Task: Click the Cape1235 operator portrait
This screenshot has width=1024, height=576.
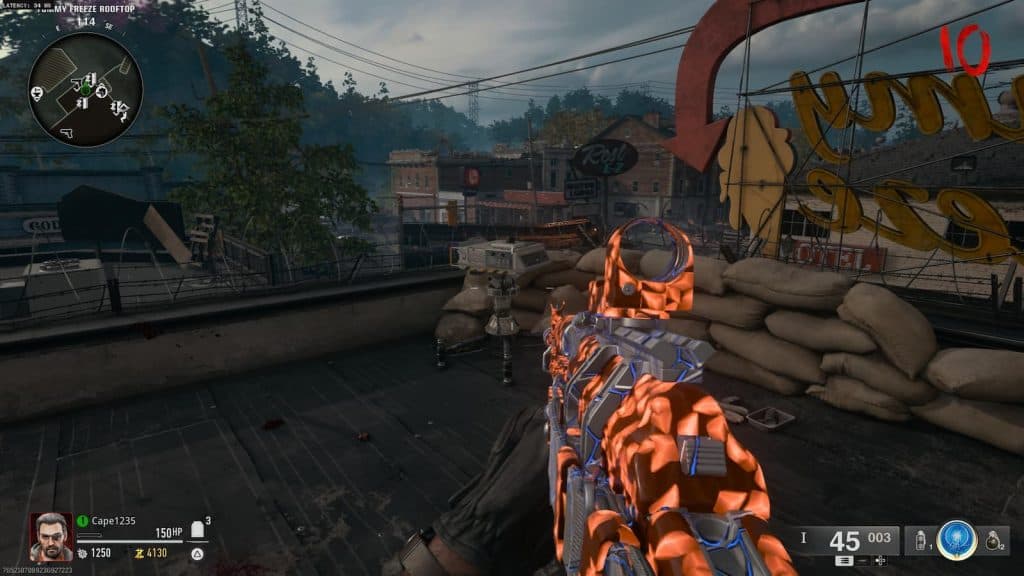Action: pyautogui.click(x=51, y=537)
